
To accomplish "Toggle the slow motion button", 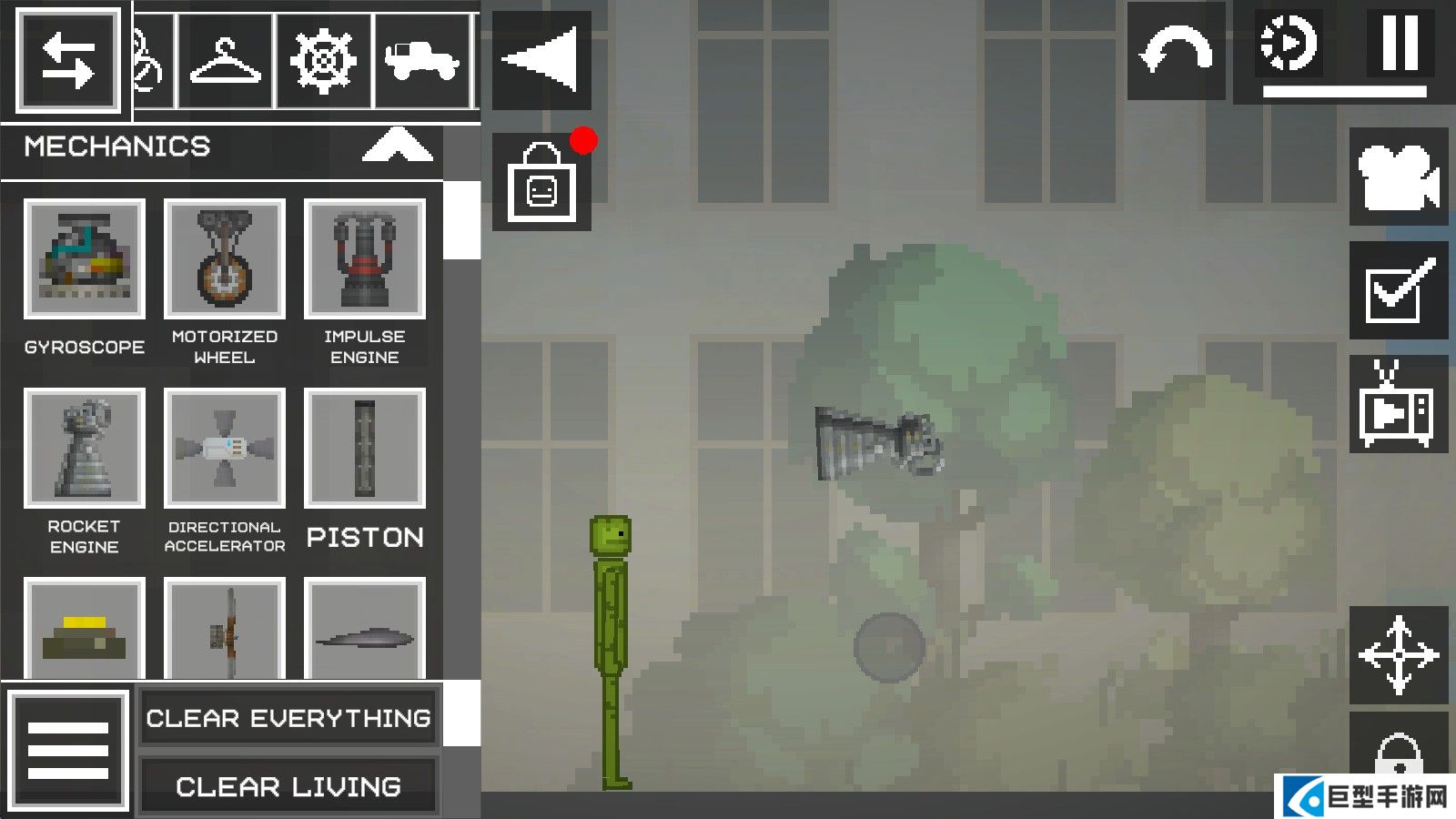I will point(1289,43).
